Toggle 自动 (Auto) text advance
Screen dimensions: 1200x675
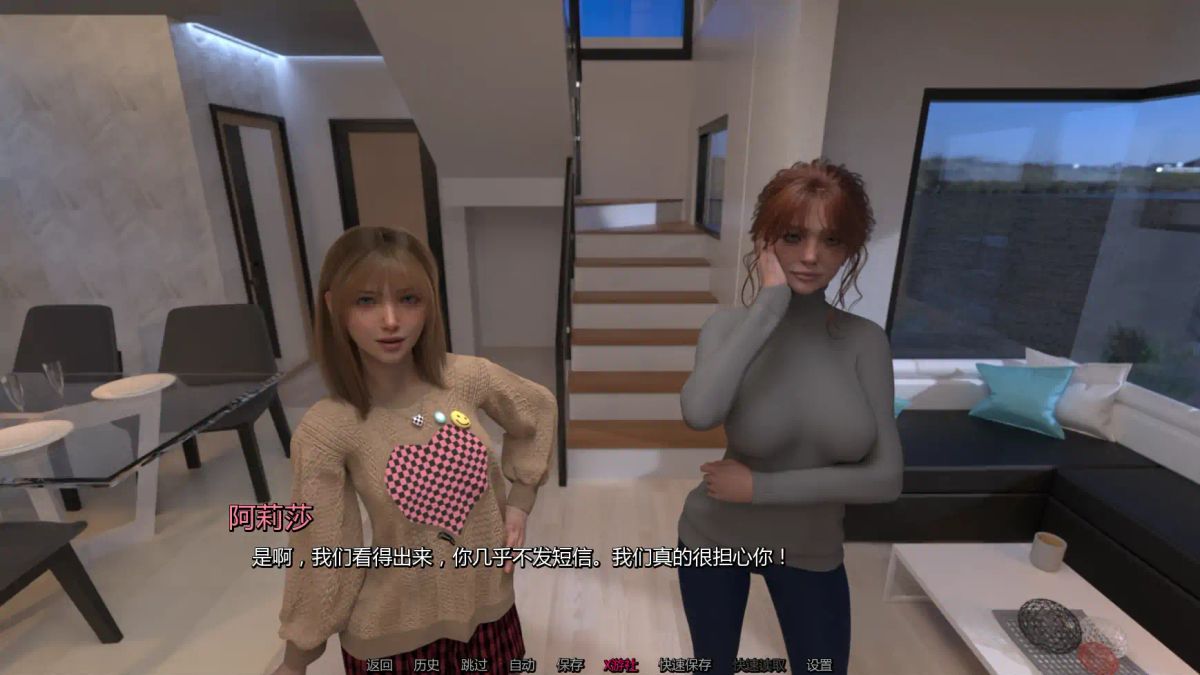pyautogui.click(x=522, y=665)
